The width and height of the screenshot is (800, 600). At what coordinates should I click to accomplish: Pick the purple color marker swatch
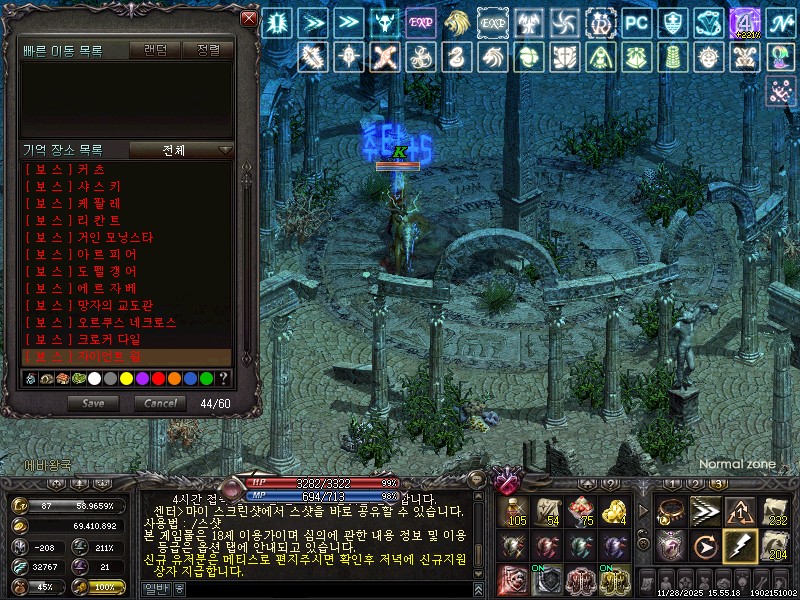pos(143,378)
